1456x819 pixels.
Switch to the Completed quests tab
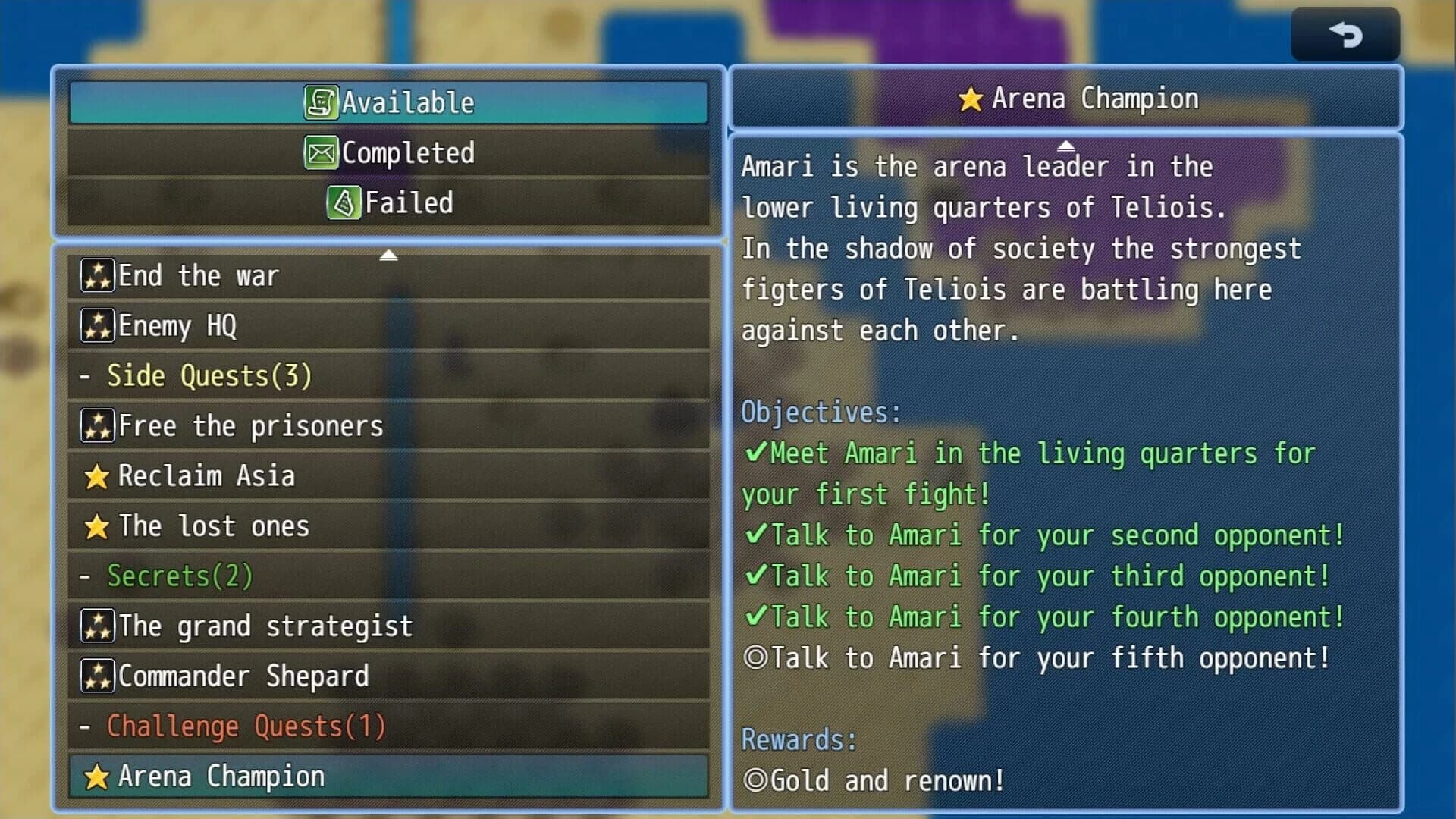pyautogui.click(x=388, y=152)
